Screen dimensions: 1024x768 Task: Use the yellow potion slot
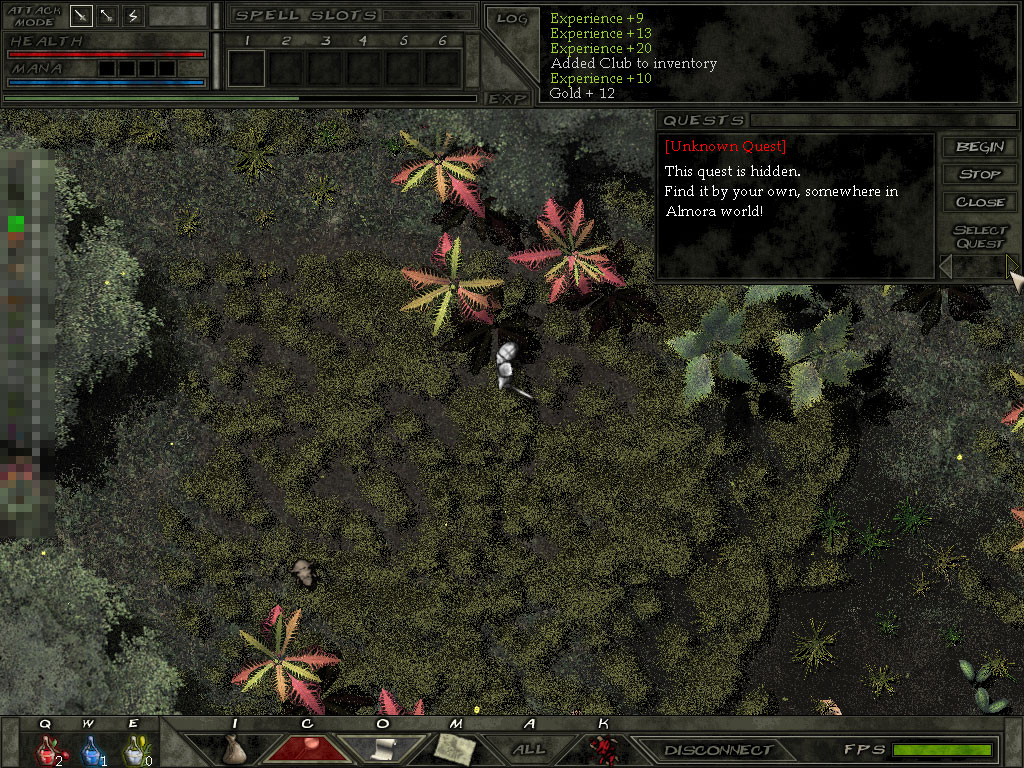point(134,749)
